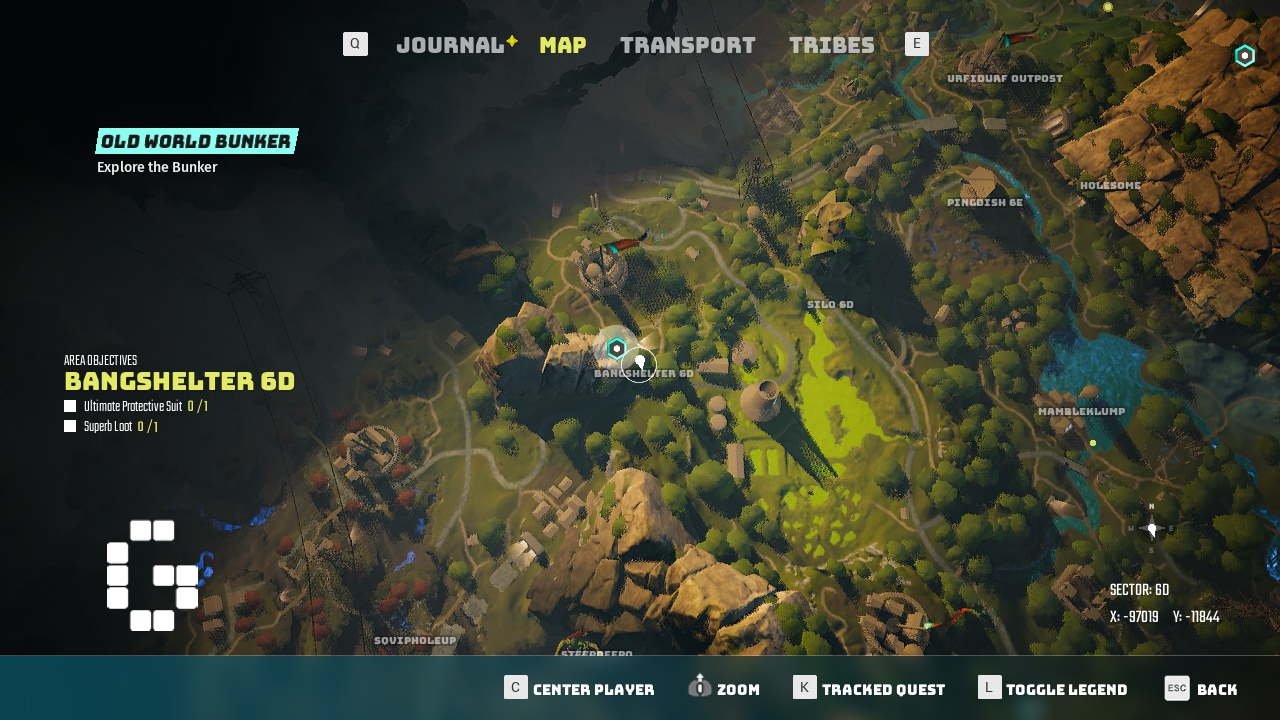Screen dimensions: 1280x720
Task: Click the compass rose near the coordinates
Action: (x=1152, y=528)
